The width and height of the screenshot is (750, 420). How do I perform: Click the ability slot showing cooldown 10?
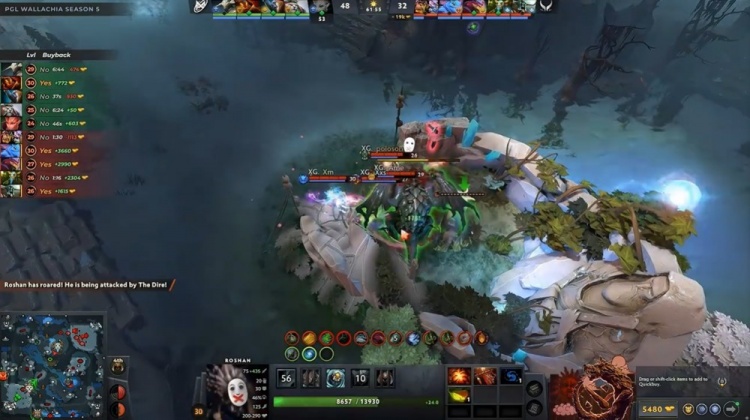coord(360,378)
